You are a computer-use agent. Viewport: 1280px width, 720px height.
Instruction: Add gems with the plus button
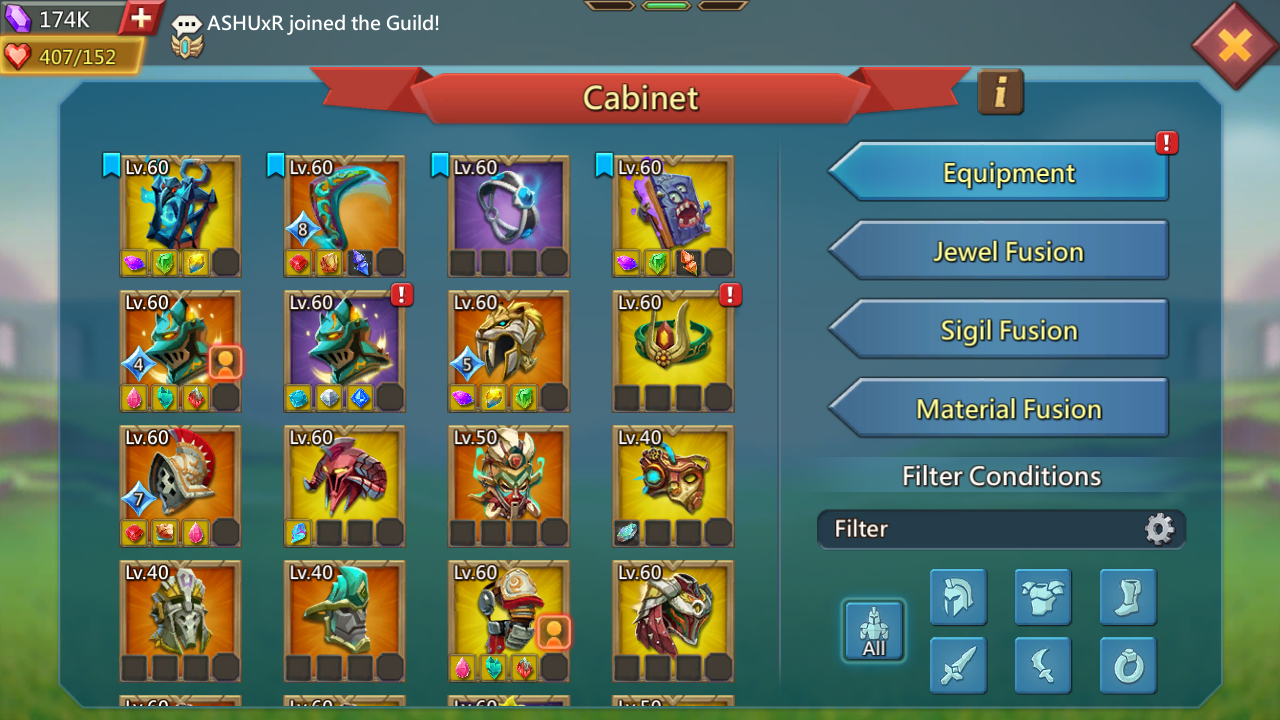click(x=141, y=17)
